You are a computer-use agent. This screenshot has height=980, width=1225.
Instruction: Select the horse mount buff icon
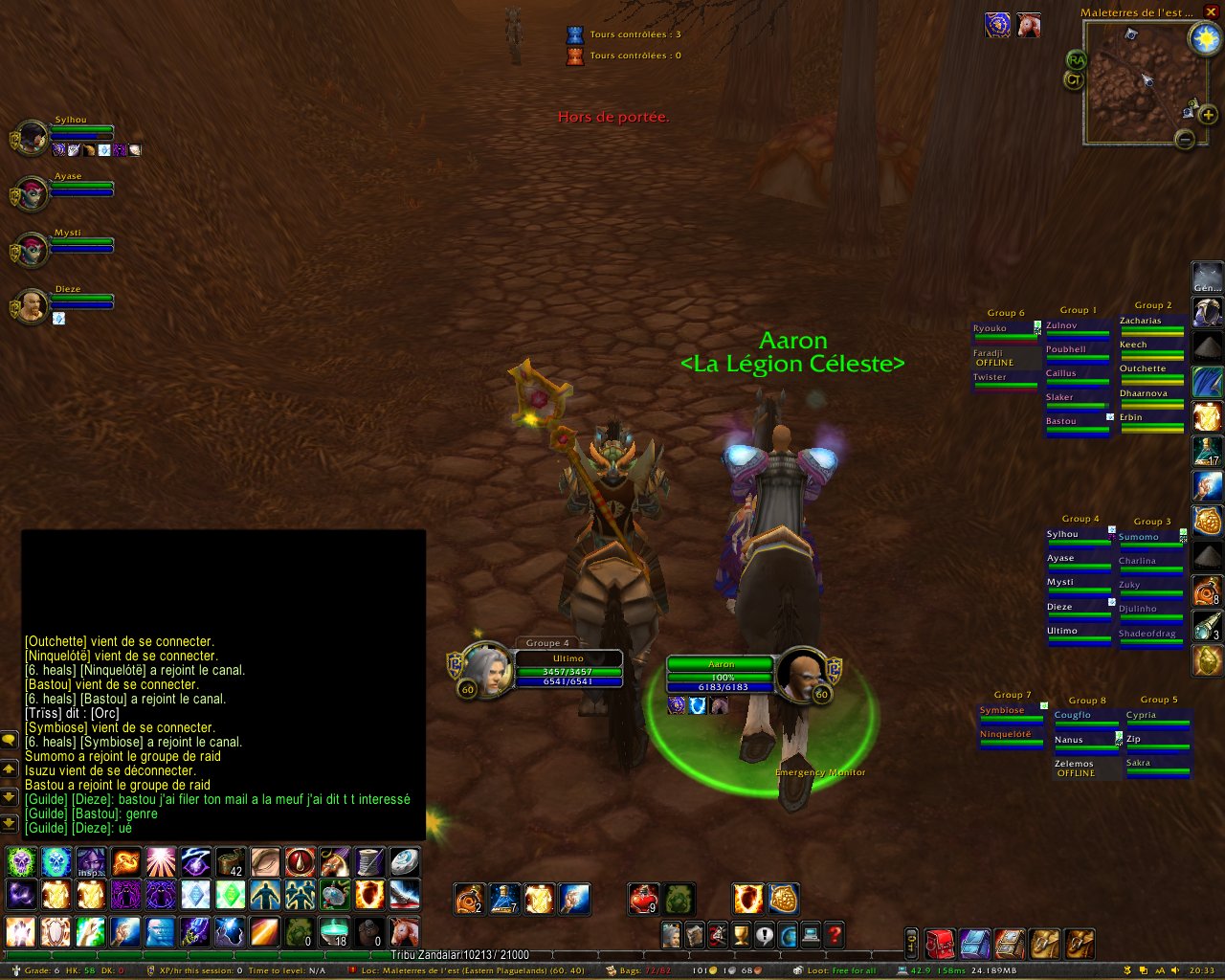pos(1028,25)
